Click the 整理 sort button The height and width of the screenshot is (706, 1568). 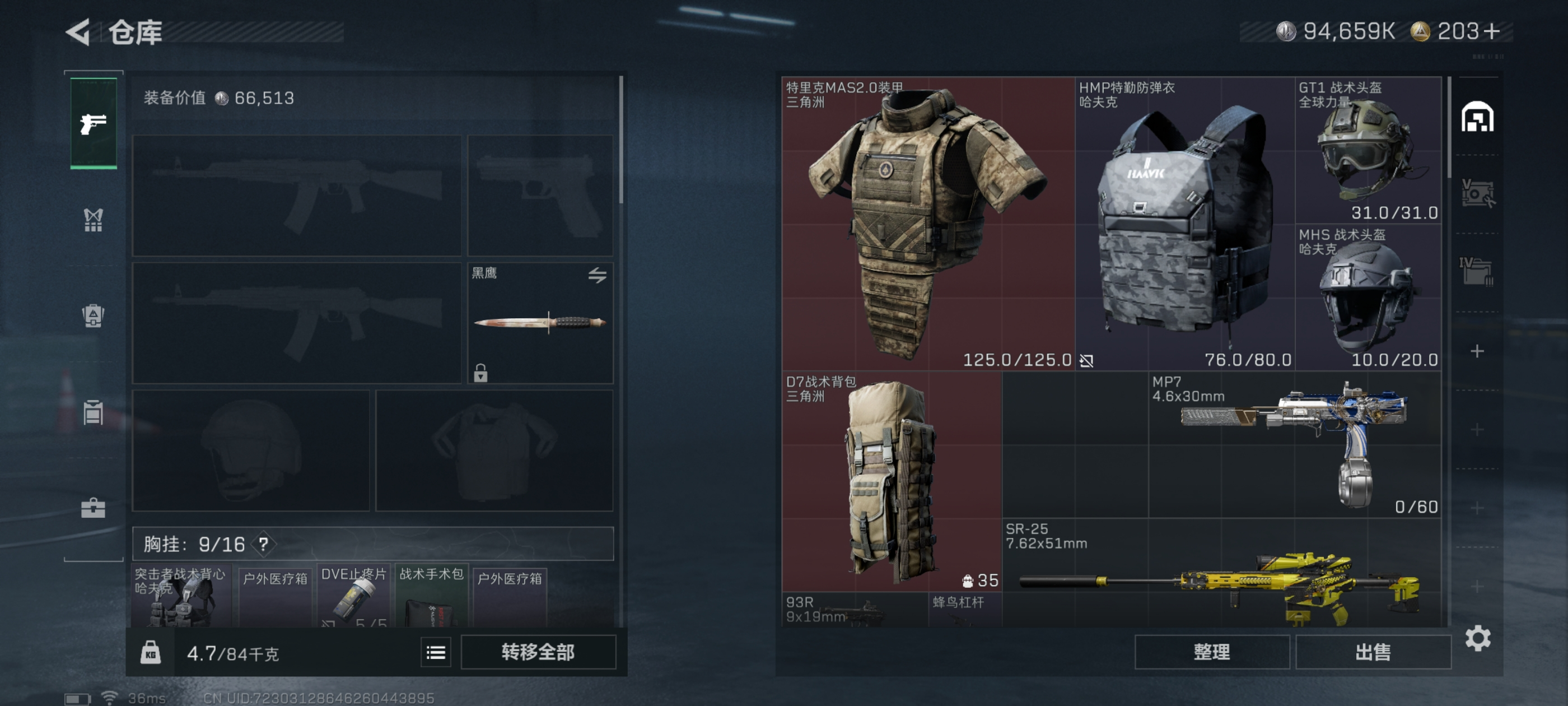1211,652
